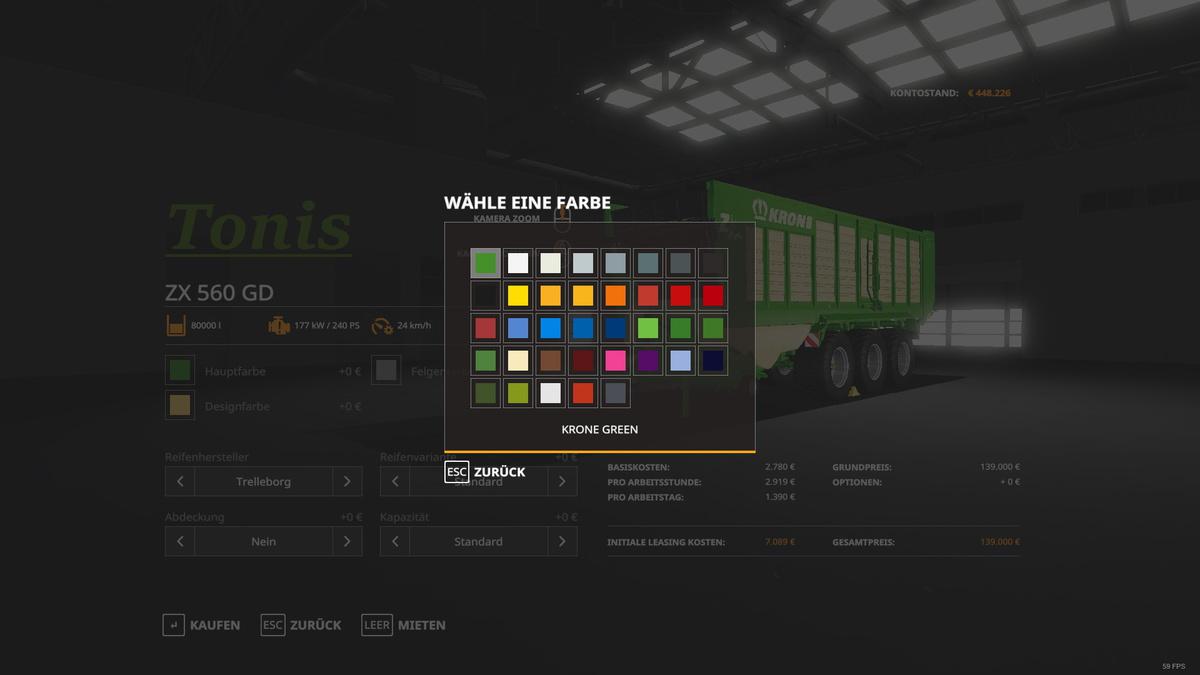Select the purple color swatch
Image resolution: width=1200 pixels, height=675 pixels.
tap(648, 360)
